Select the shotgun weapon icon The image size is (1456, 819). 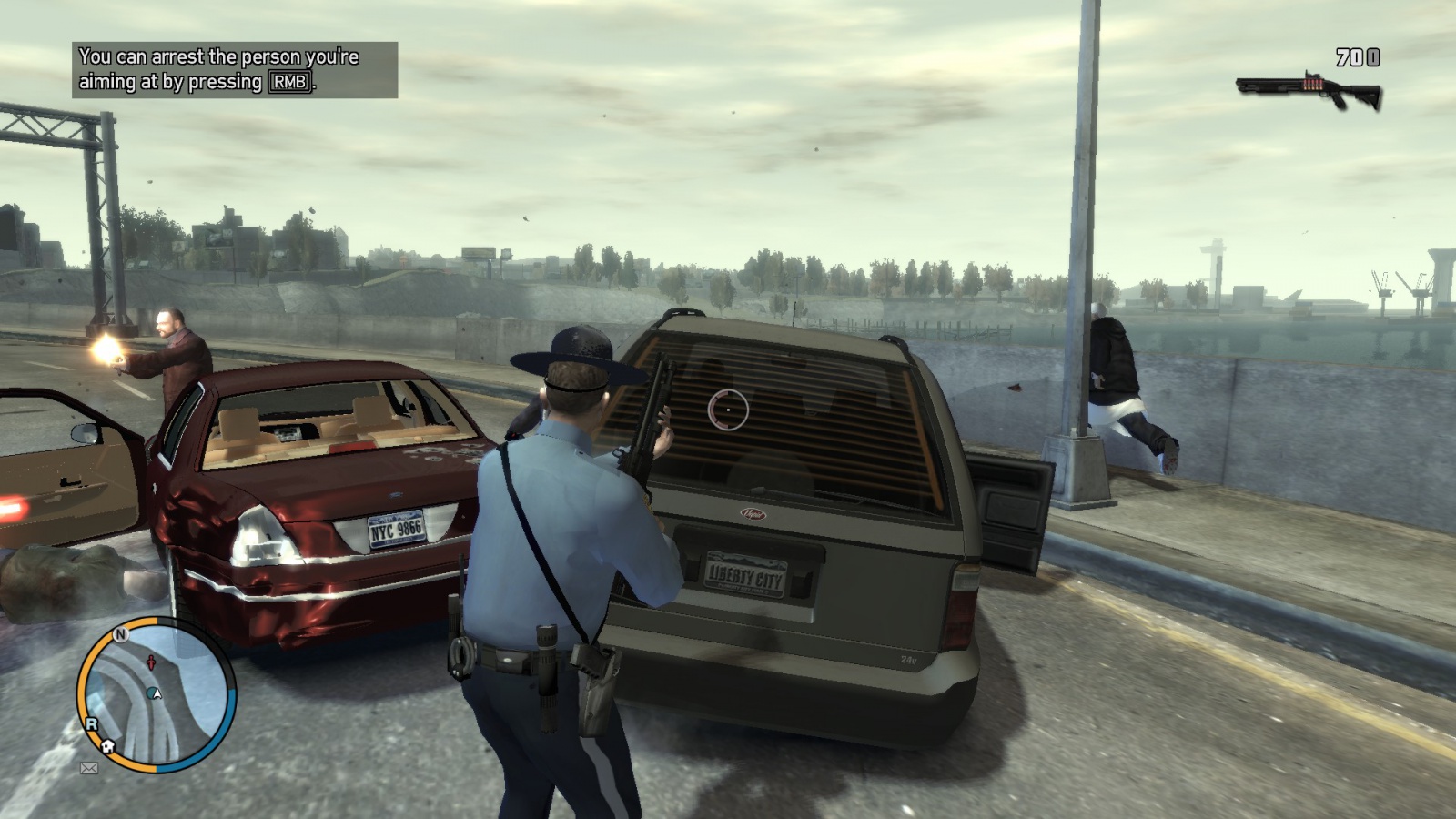tap(1309, 89)
